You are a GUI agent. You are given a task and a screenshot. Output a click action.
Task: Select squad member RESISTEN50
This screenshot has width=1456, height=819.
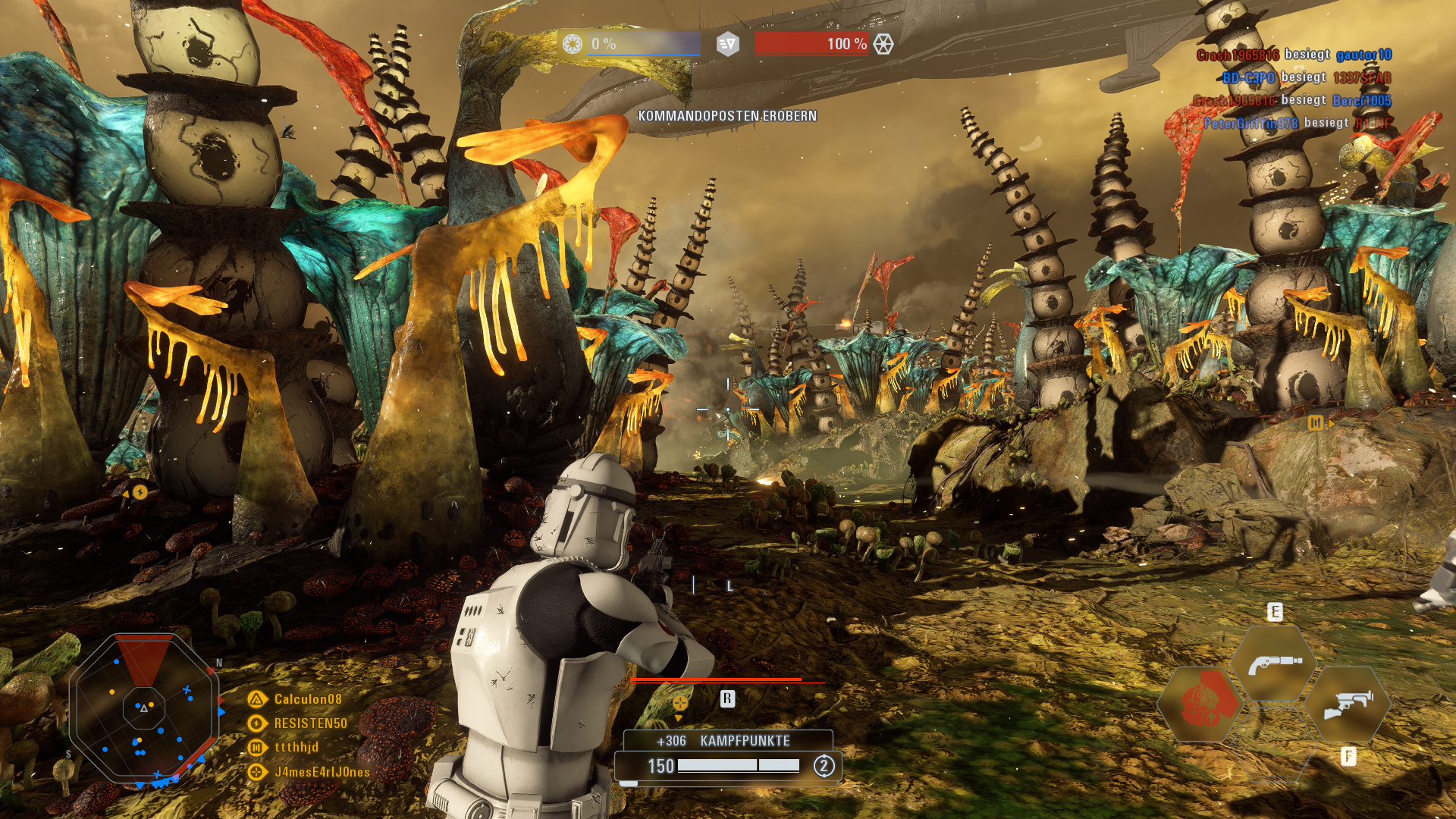pos(310,723)
